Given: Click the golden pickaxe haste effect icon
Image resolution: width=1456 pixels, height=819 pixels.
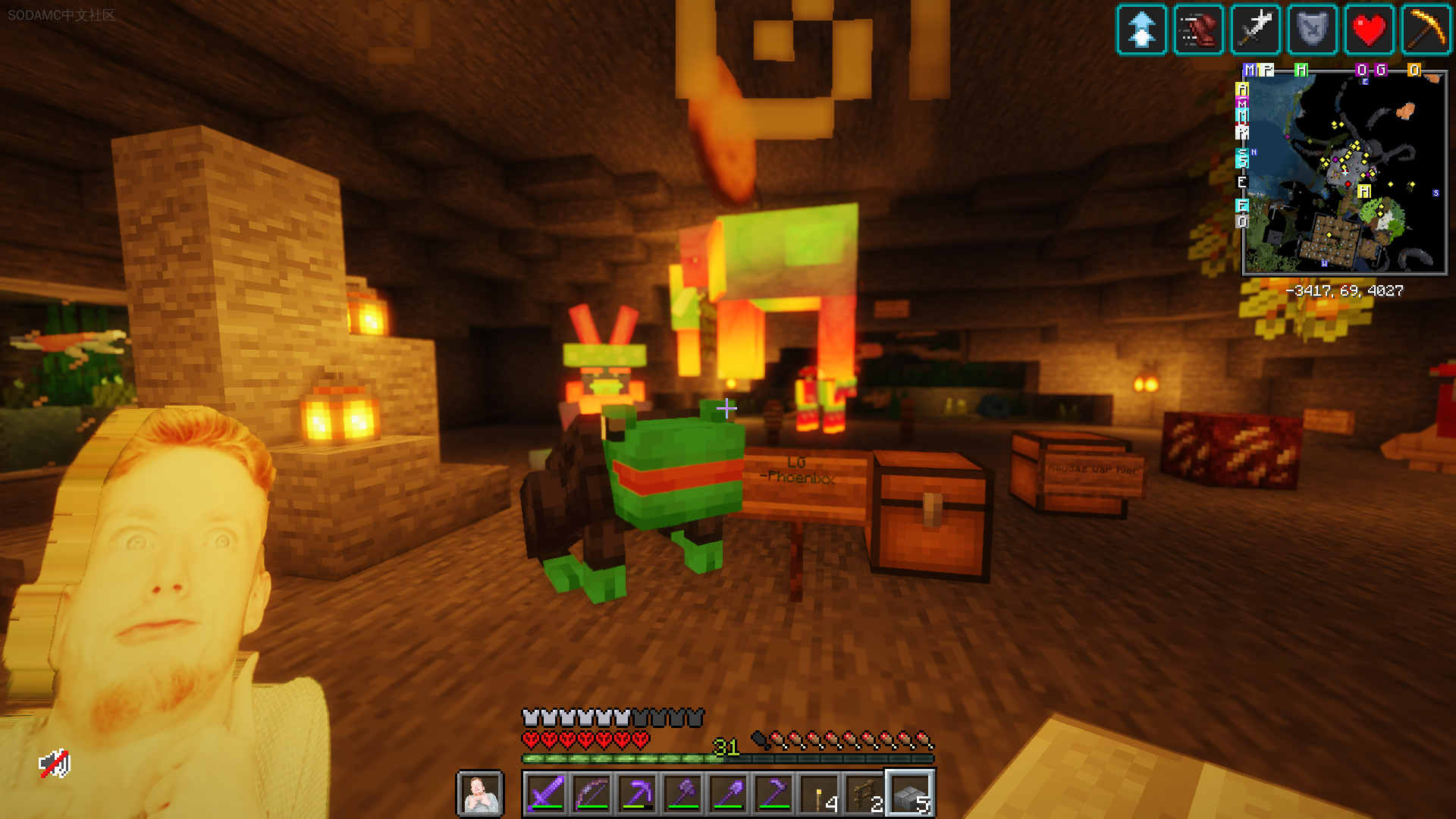Looking at the screenshot, I should (x=1426, y=30).
